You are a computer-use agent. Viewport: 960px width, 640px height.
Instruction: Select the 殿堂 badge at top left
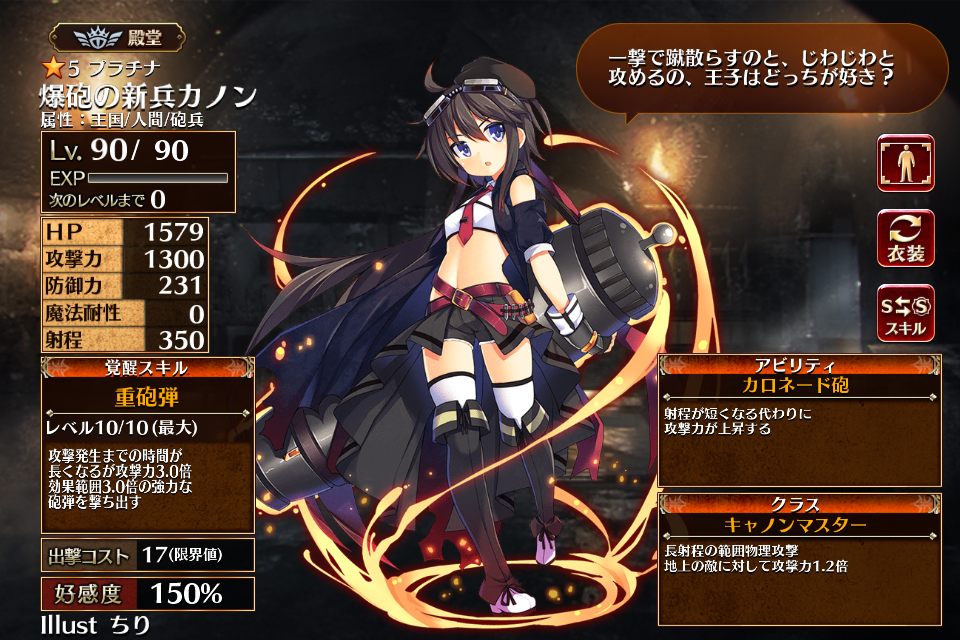pos(119,38)
